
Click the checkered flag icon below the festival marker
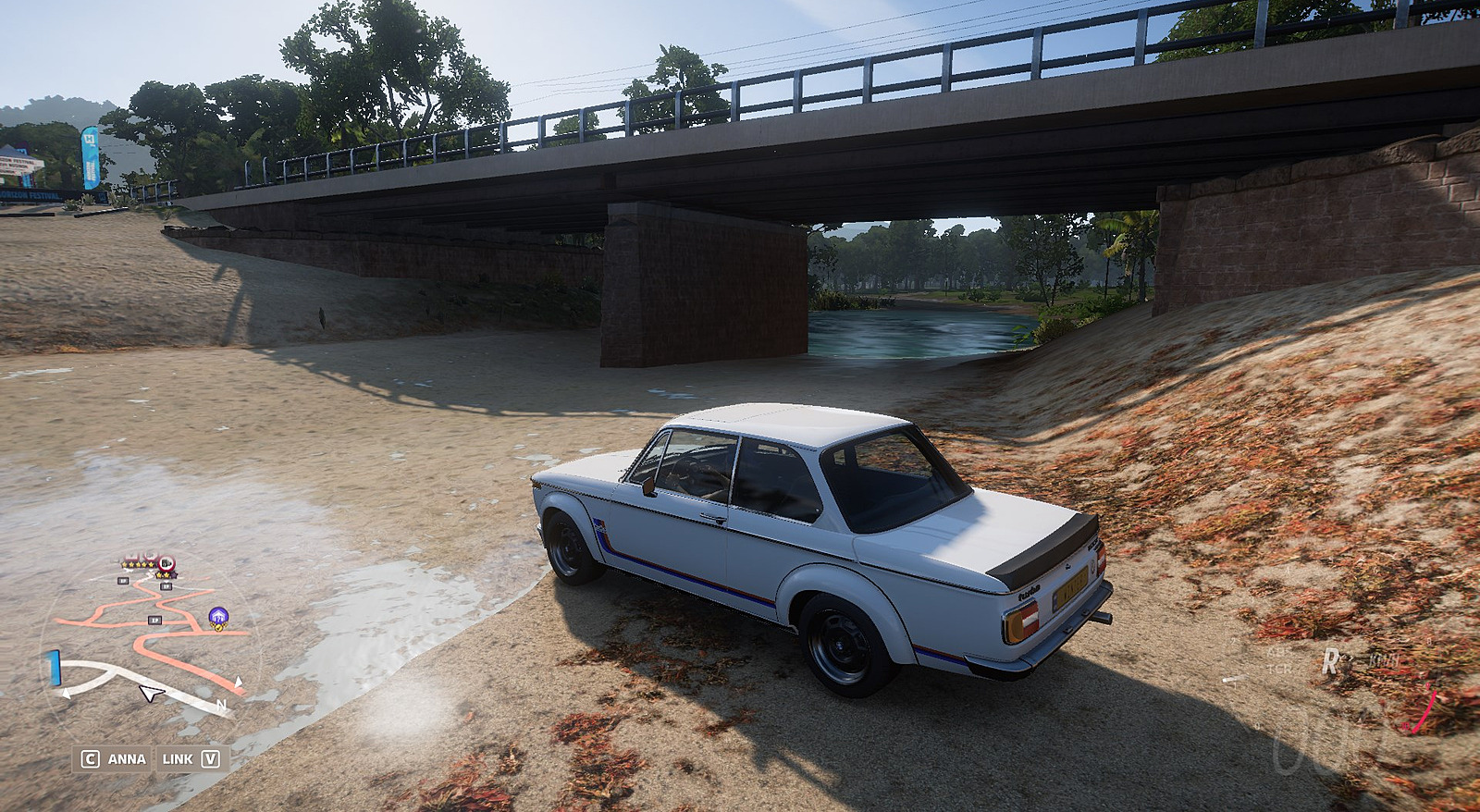tap(218, 627)
